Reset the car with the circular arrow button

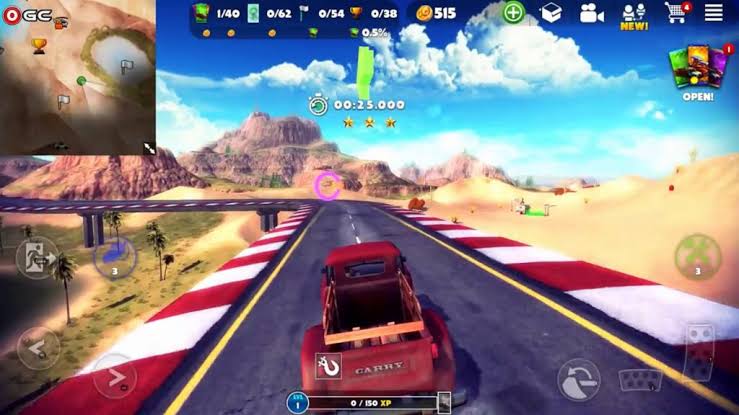tap(579, 379)
